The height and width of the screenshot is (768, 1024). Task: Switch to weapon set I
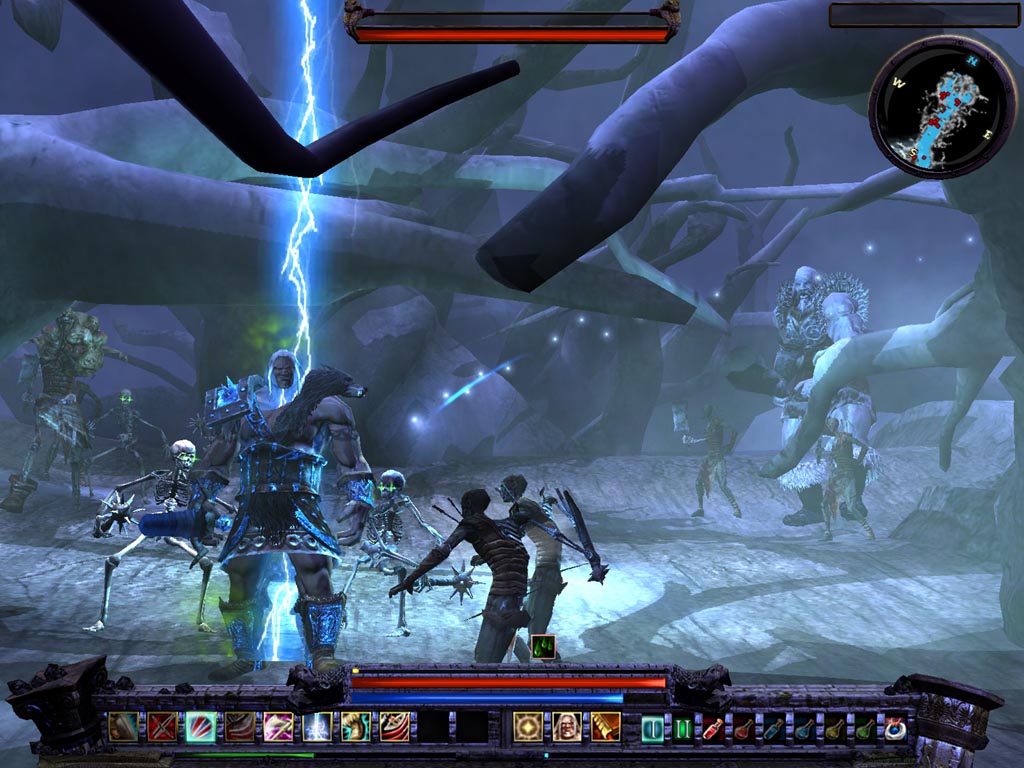pos(653,727)
